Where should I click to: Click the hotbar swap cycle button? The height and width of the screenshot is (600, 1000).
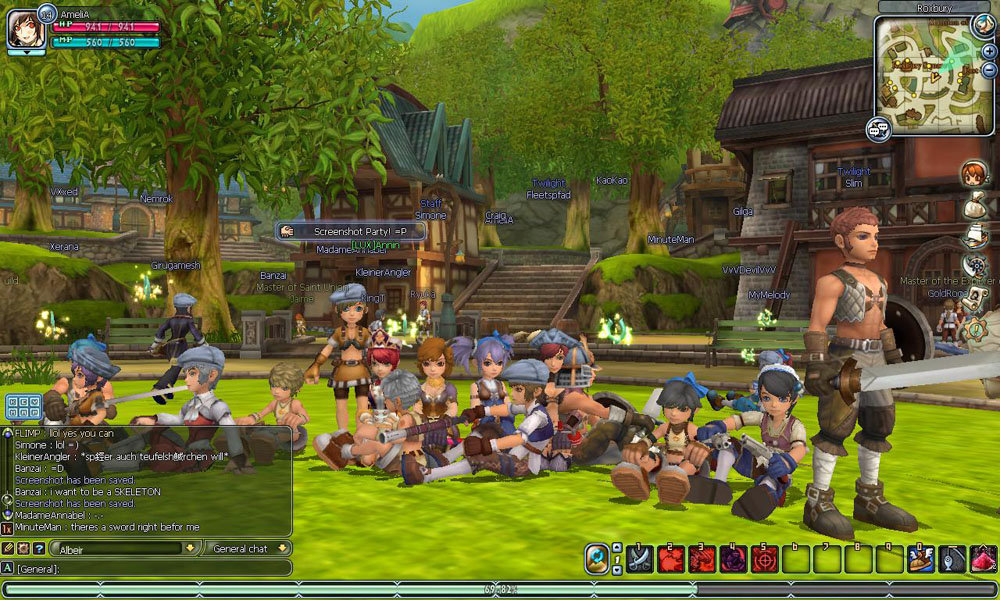[597, 558]
